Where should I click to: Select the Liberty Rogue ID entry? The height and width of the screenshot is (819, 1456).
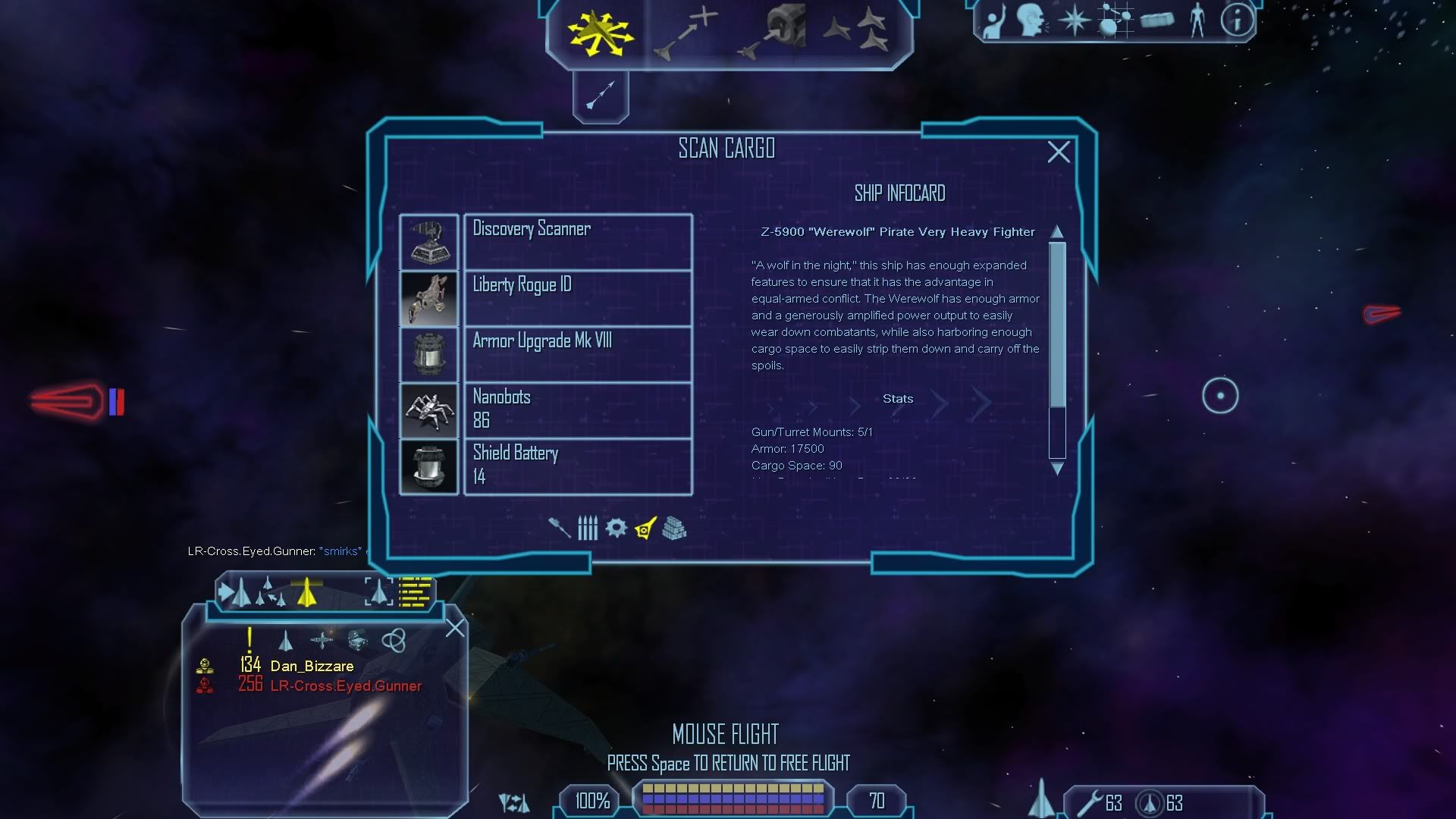[x=577, y=298]
